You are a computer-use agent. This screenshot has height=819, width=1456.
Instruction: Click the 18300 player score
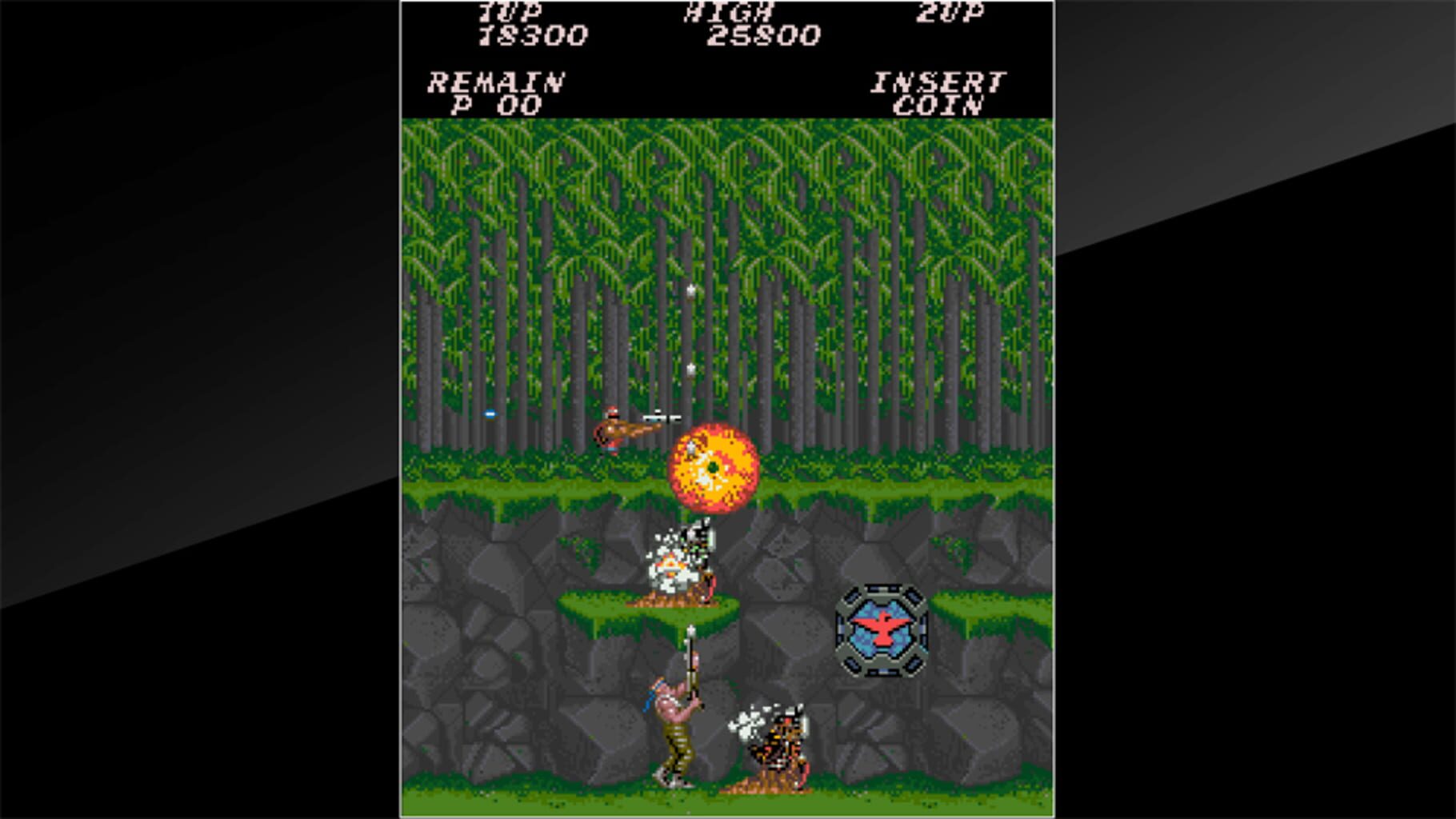point(532,36)
